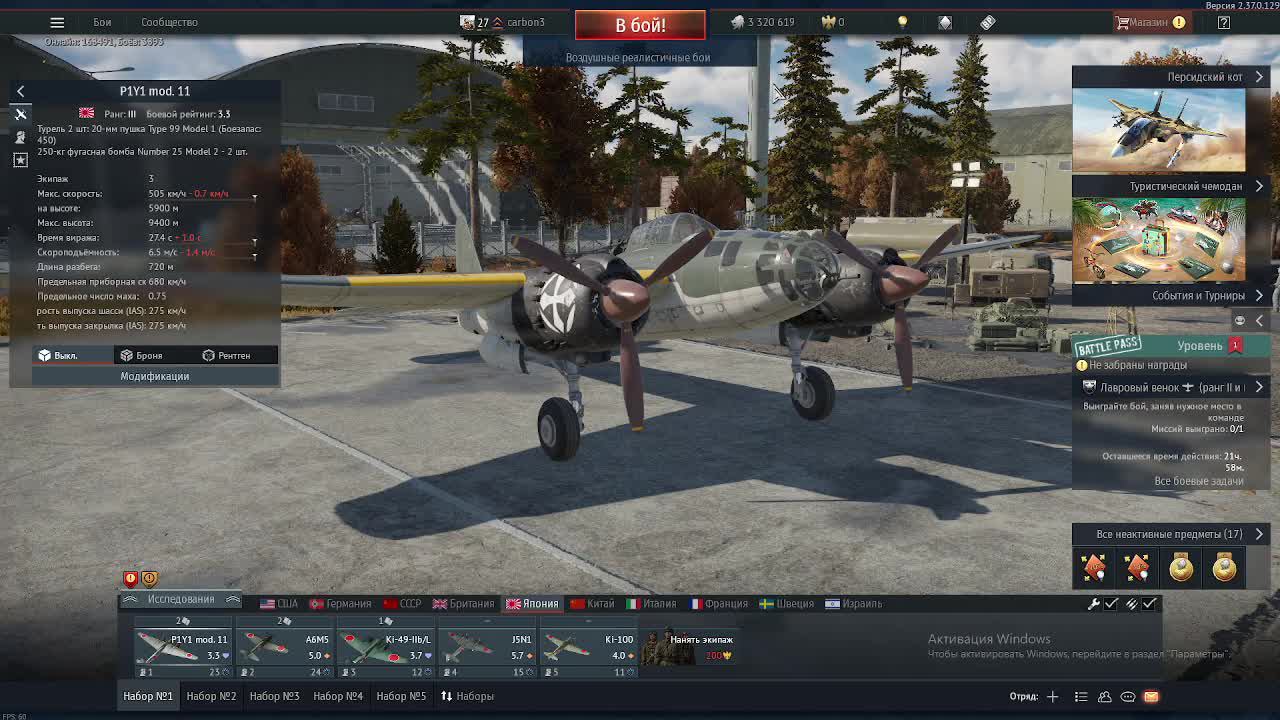Open the "Исследования" research panel

point(181,599)
